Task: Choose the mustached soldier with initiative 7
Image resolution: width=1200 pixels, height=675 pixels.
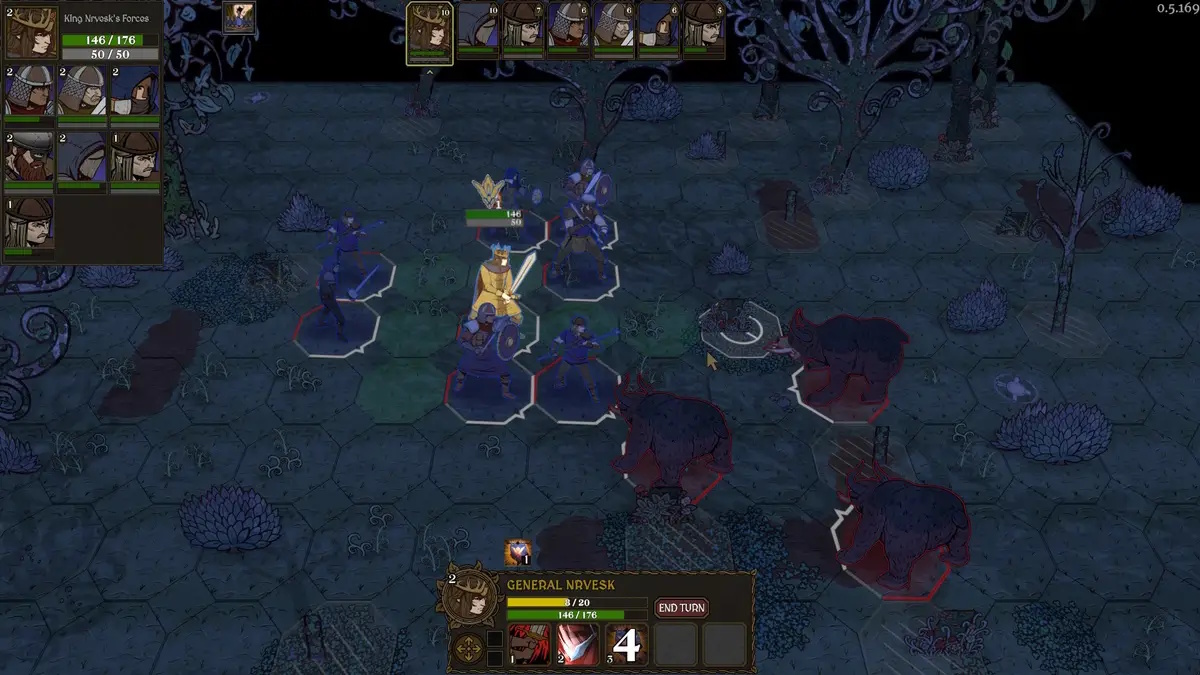Action: (x=523, y=29)
